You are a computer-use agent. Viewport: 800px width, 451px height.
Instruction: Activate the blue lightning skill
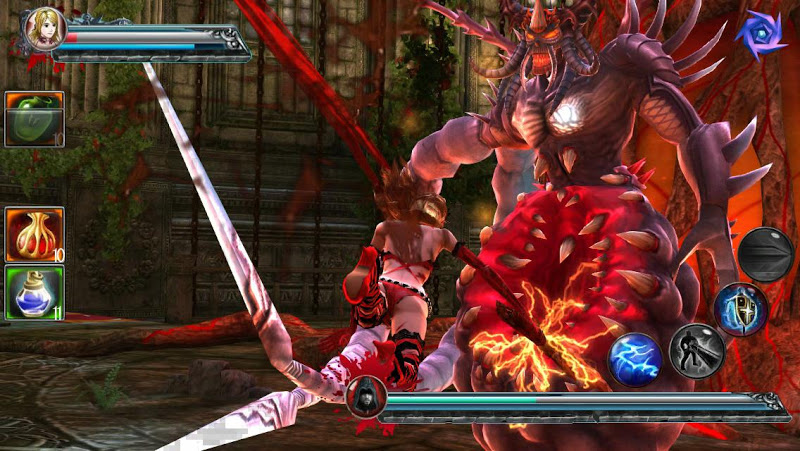click(x=636, y=358)
